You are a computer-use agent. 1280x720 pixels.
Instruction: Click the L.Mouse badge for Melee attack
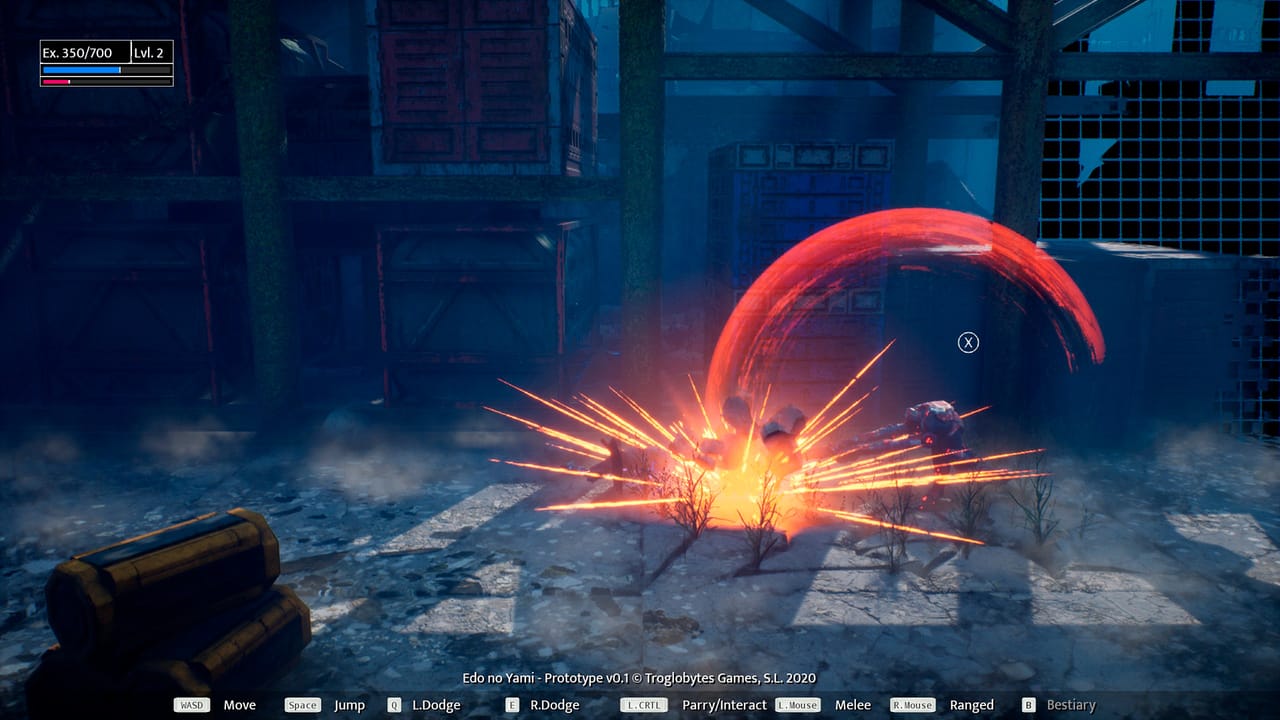click(x=797, y=704)
